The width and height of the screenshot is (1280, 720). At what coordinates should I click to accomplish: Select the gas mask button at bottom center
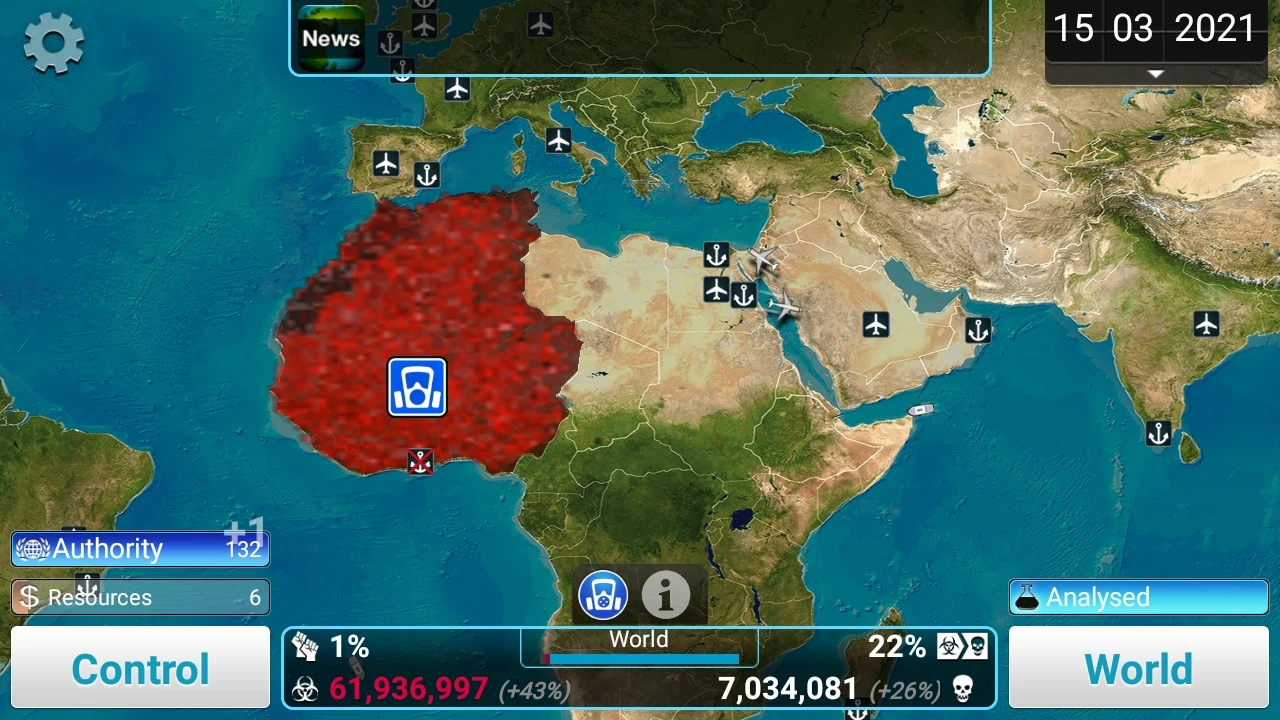[601, 595]
